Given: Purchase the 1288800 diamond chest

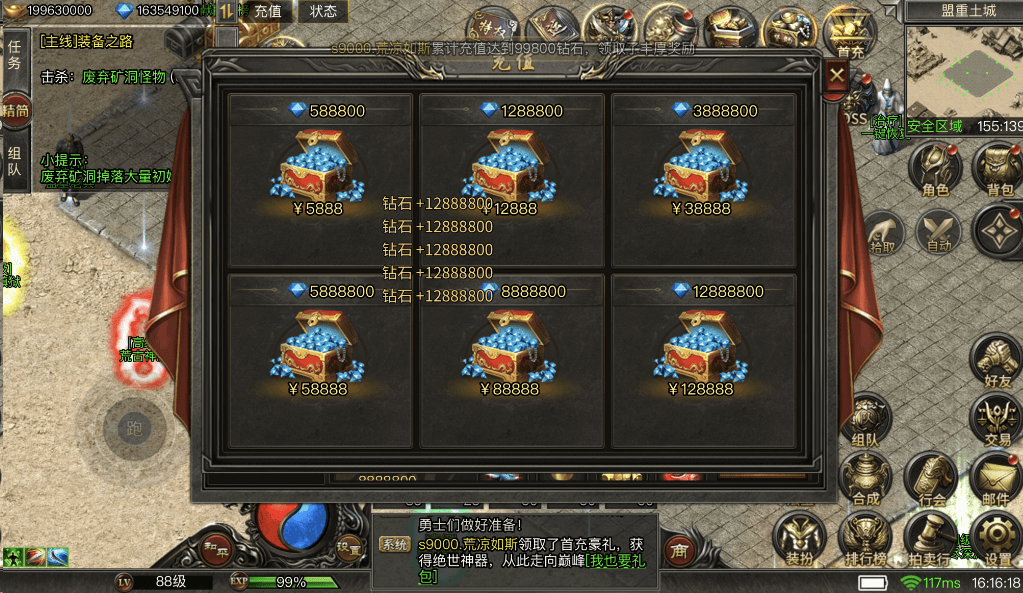Looking at the screenshot, I should coord(512,171).
